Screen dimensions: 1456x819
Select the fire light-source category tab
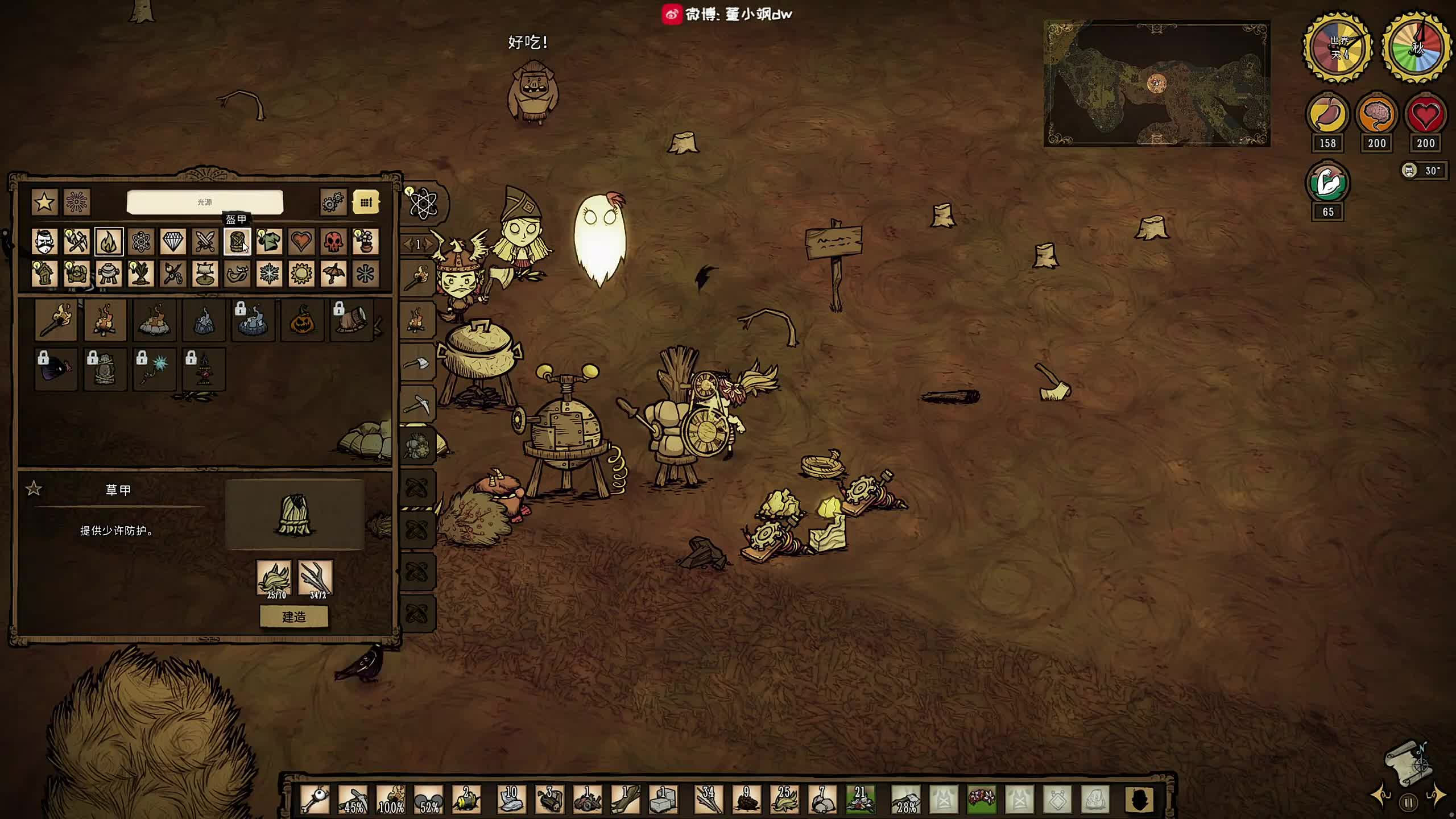coord(109,242)
